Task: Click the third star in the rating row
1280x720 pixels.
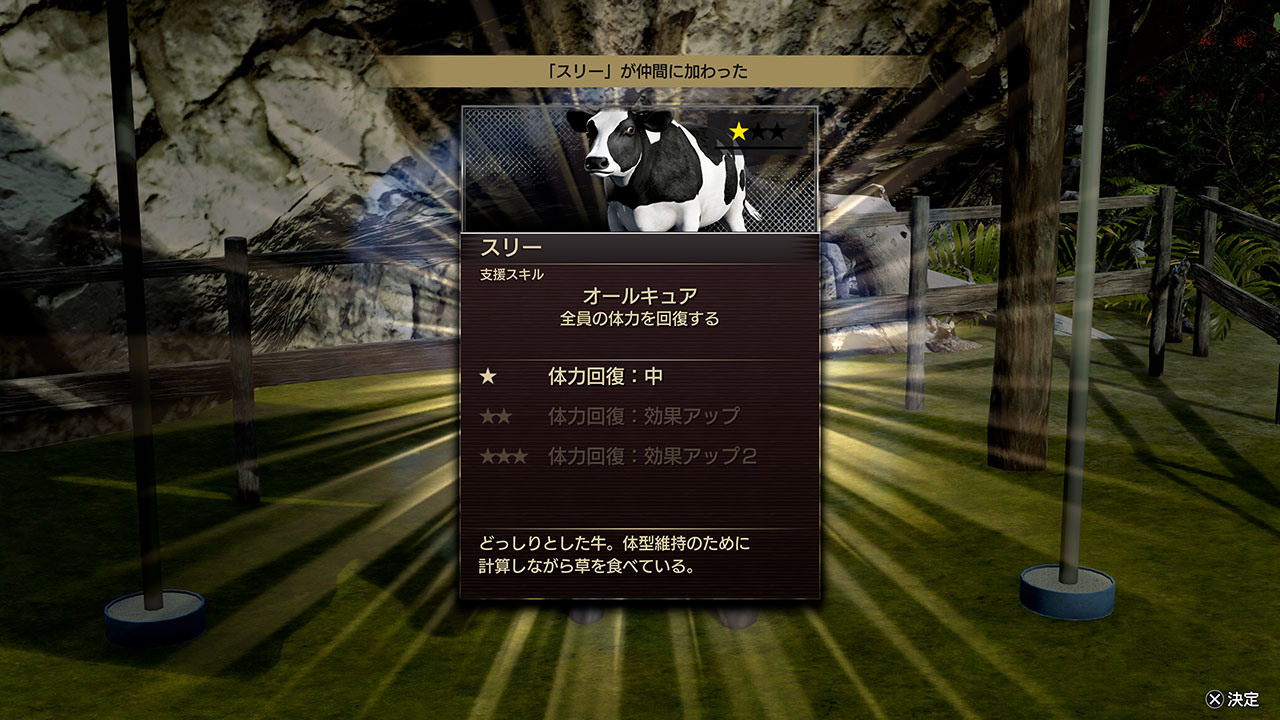Action: click(x=778, y=131)
